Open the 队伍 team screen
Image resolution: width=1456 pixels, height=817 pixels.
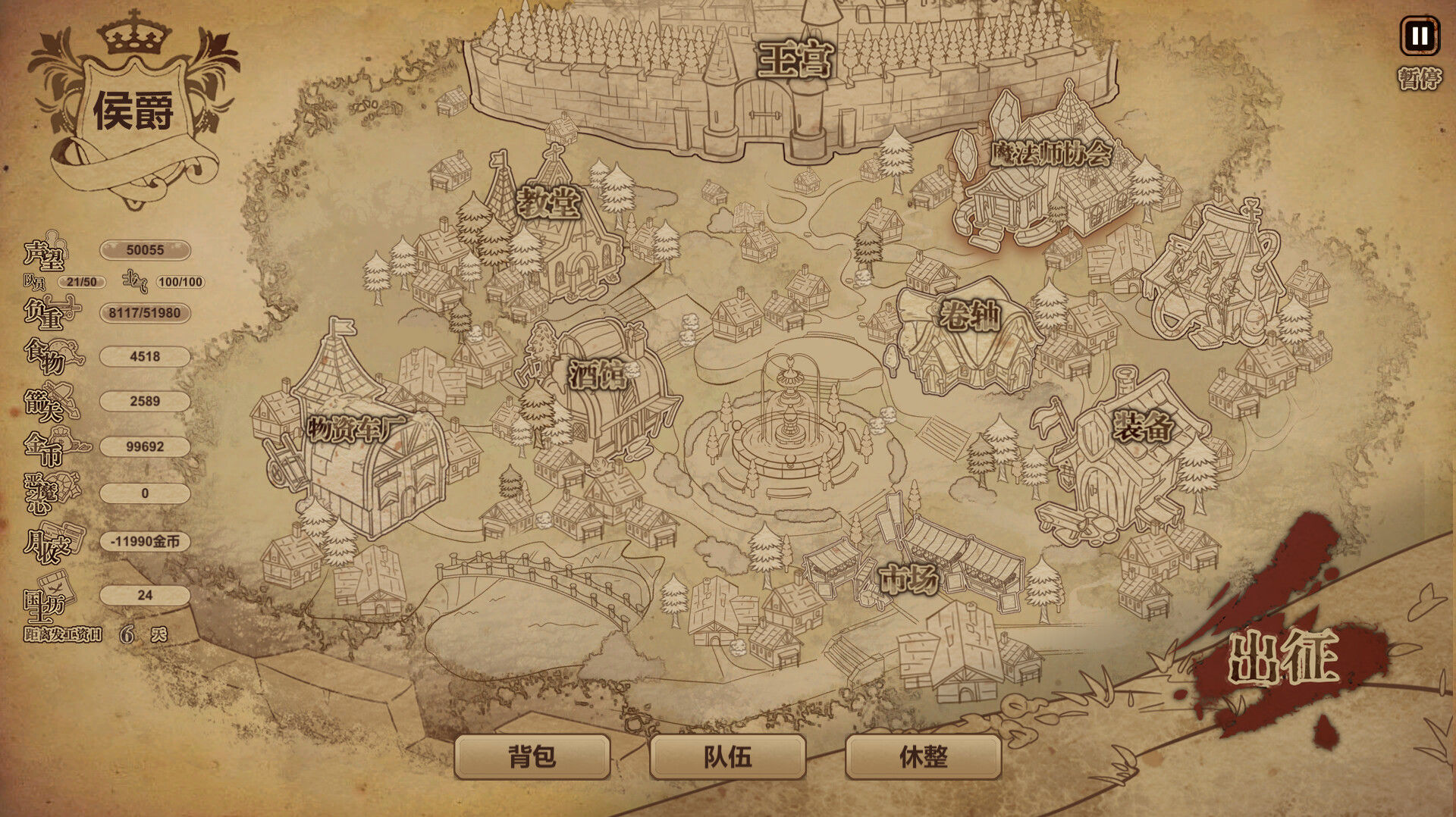[727, 756]
